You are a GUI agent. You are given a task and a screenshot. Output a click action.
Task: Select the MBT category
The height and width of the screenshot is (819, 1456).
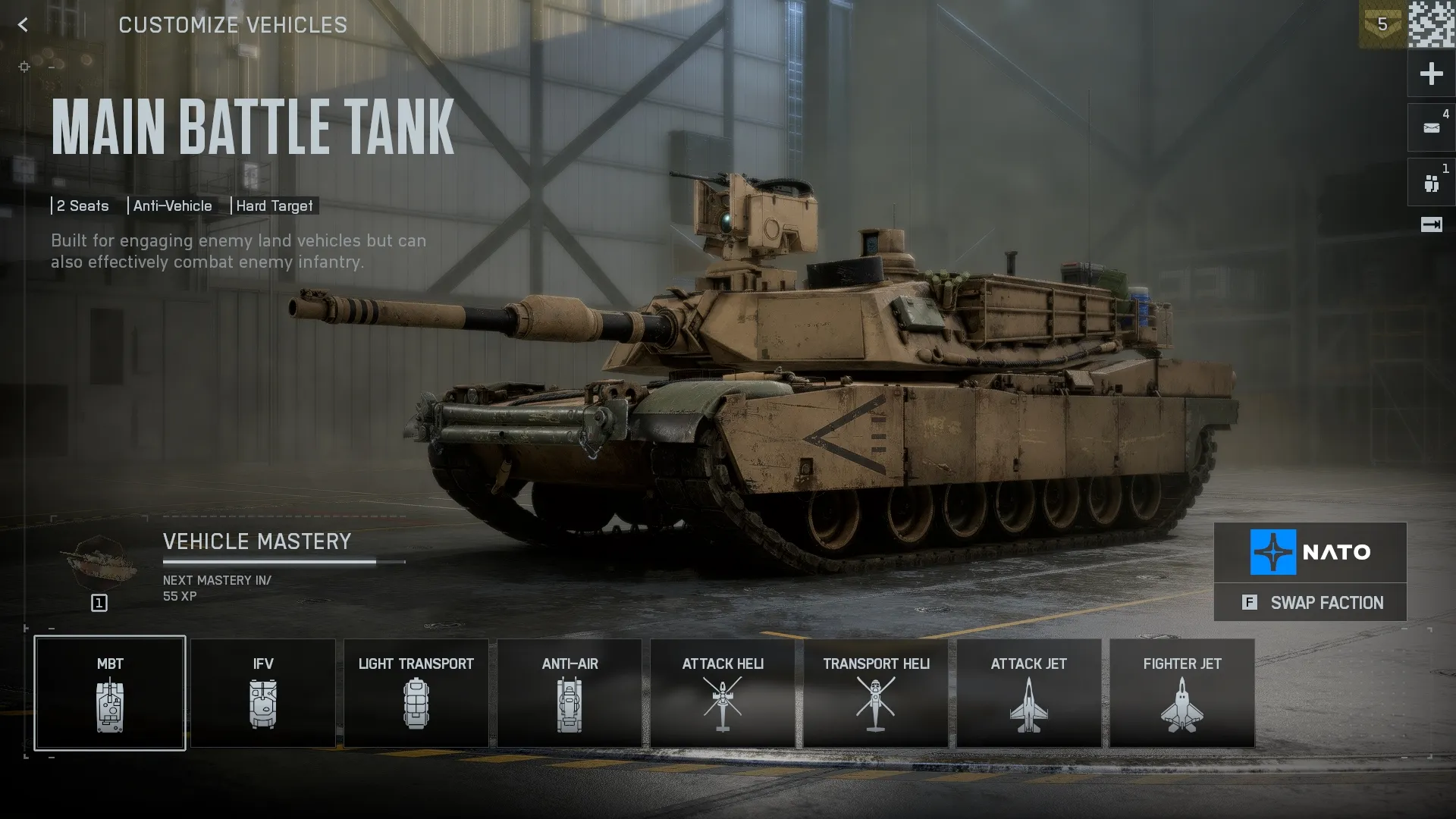point(110,692)
